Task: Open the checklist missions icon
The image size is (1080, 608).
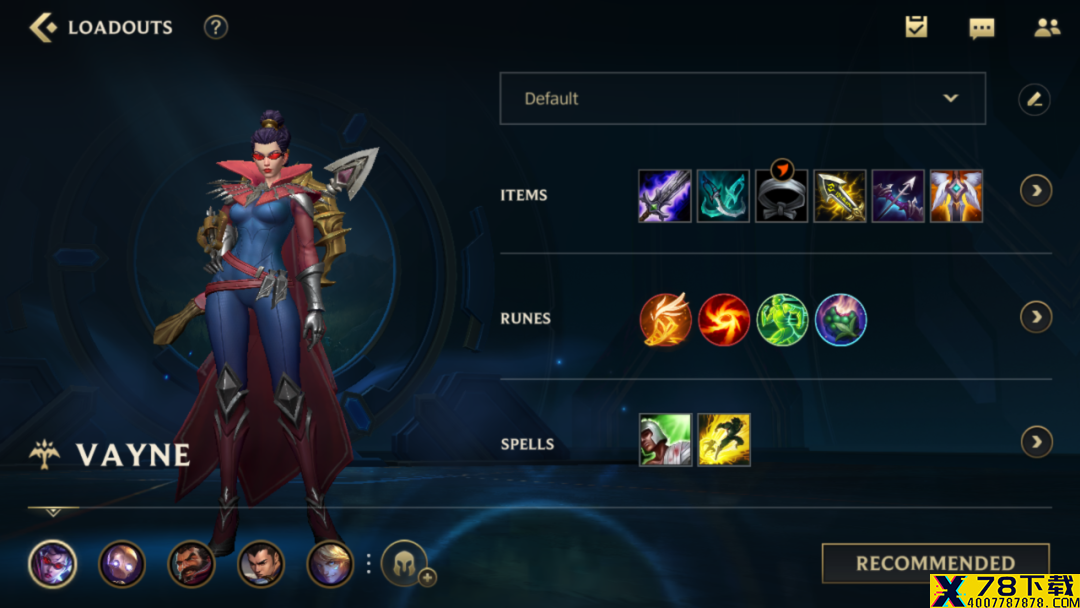Action: tap(916, 28)
